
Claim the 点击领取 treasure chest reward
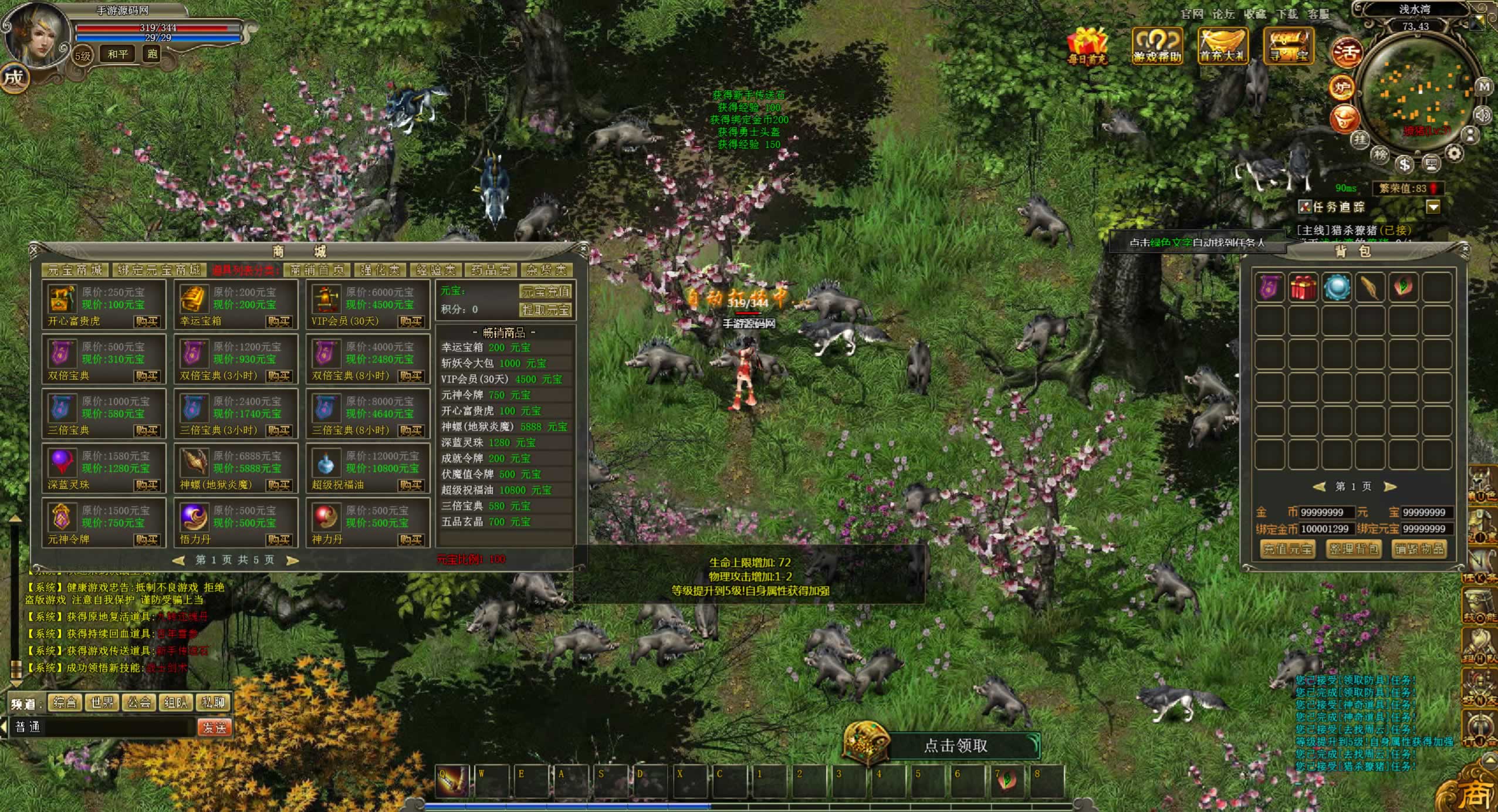[955, 746]
